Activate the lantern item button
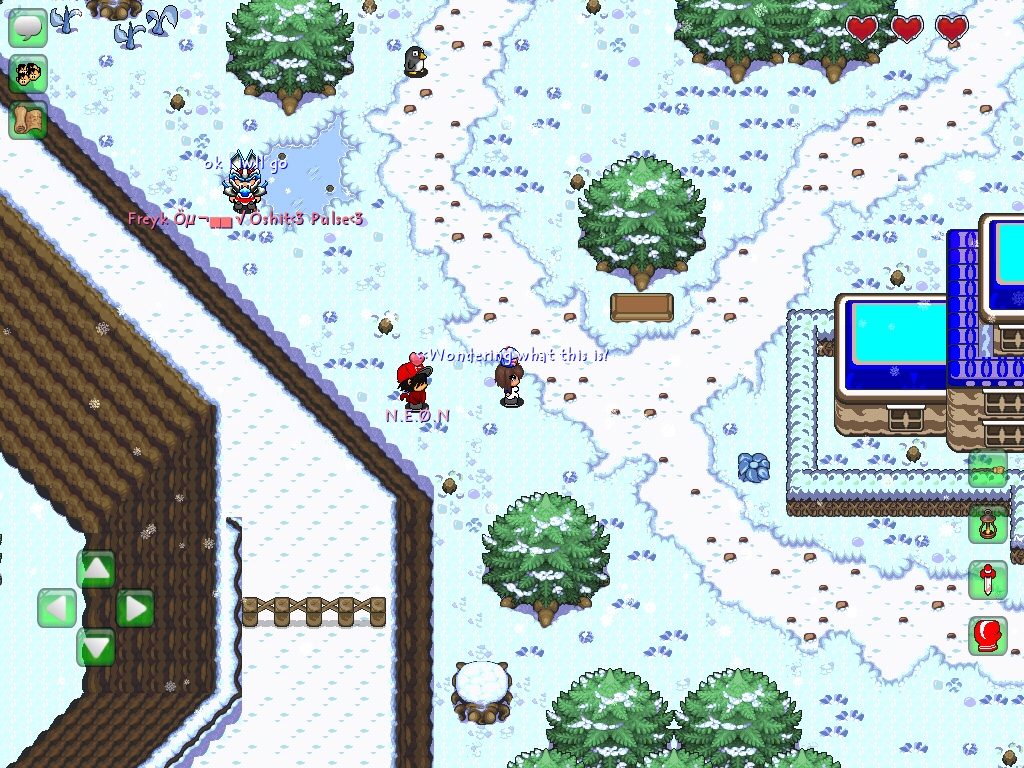This screenshot has height=768, width=1024. 987,524
